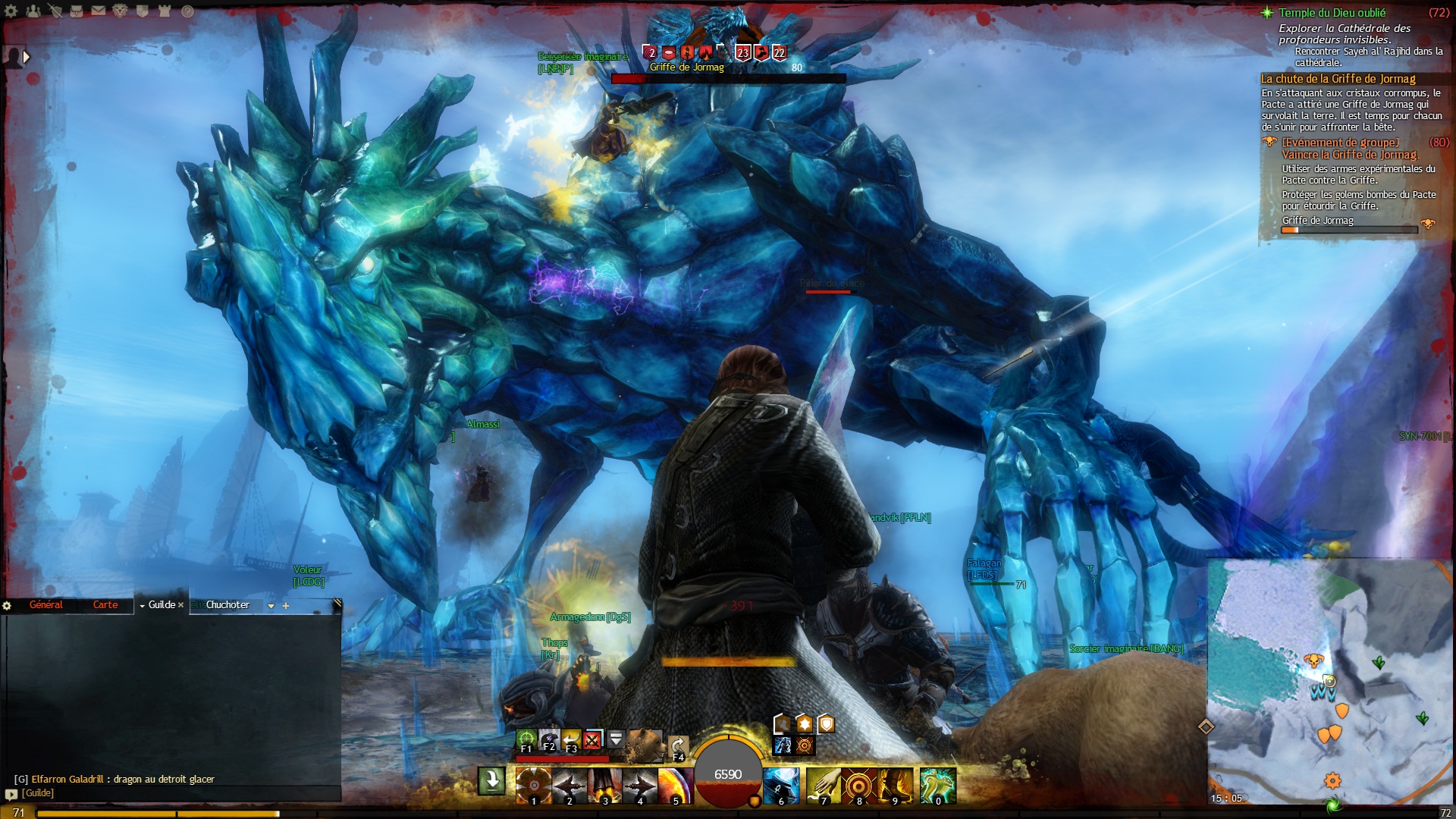This screenshot has width=1456, height=819.
Task: Close the Guilde chat tab
Action: click(181, 605)
